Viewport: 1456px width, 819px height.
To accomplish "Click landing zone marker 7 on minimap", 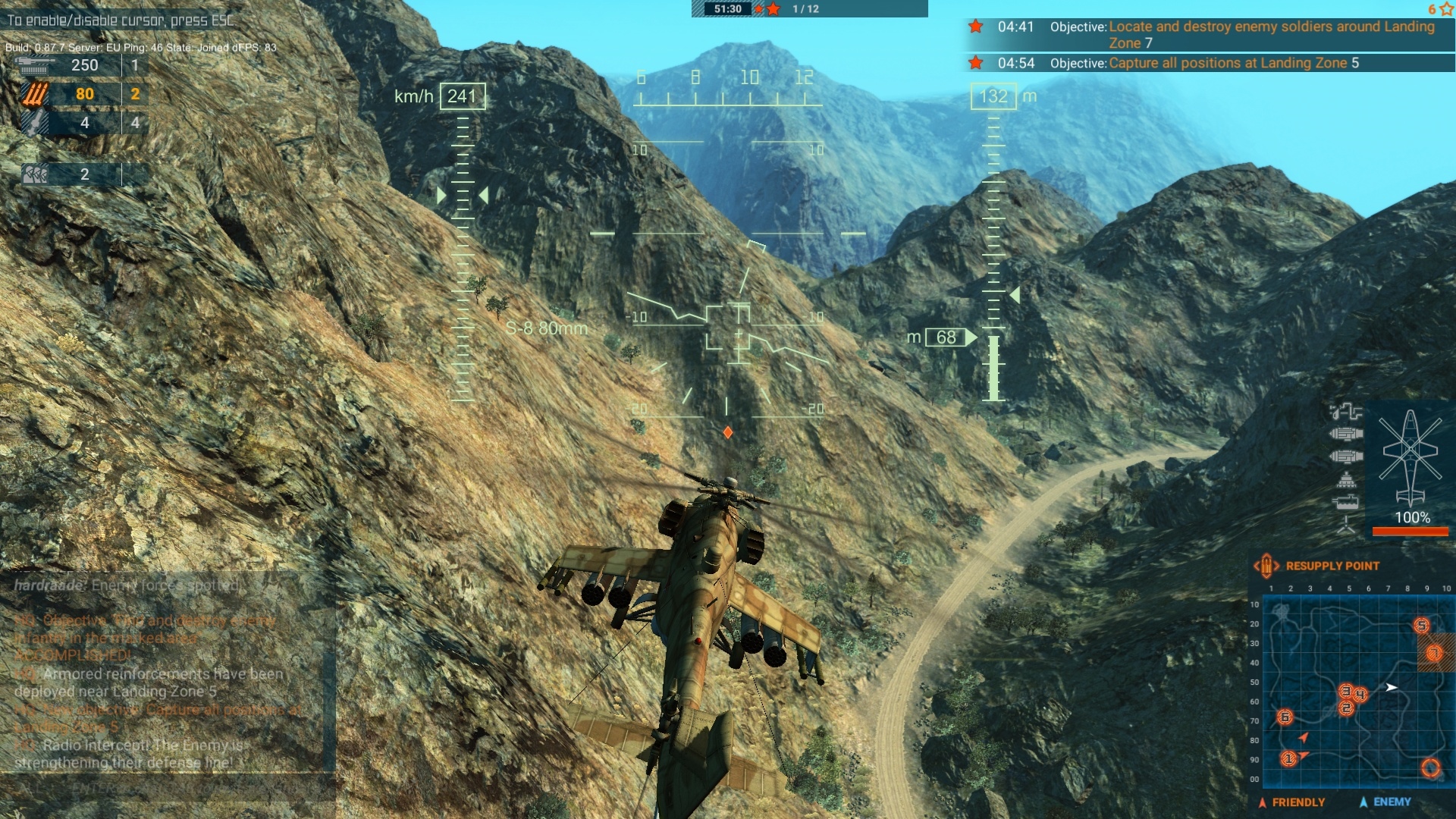I will click(x=1434, y=652).
